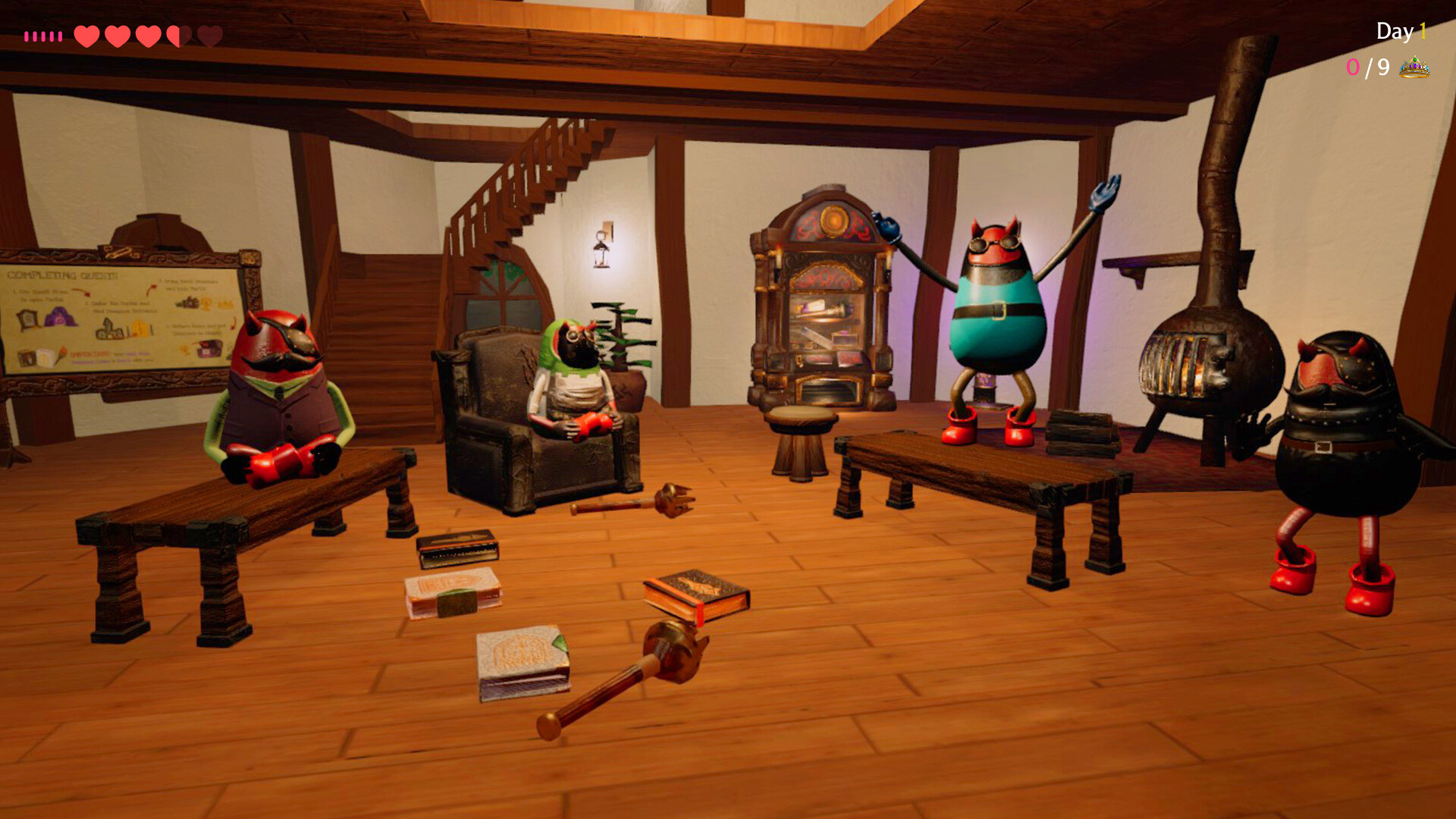Click the half-filled fourth heart icon

pyautogui.click(x=179, y=35)
